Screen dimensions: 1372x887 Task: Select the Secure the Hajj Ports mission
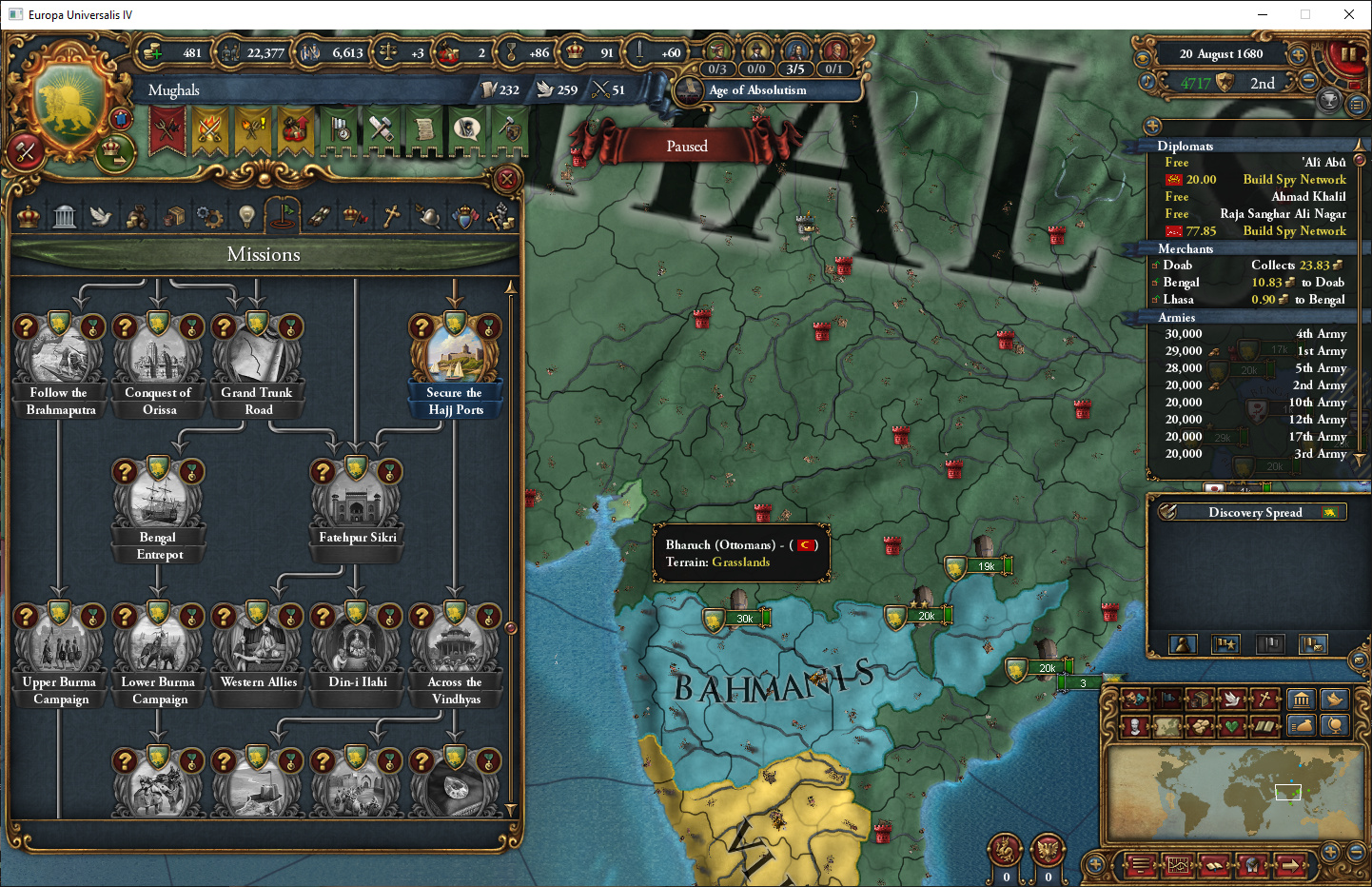pyautogui.click(x=456, y=357)
